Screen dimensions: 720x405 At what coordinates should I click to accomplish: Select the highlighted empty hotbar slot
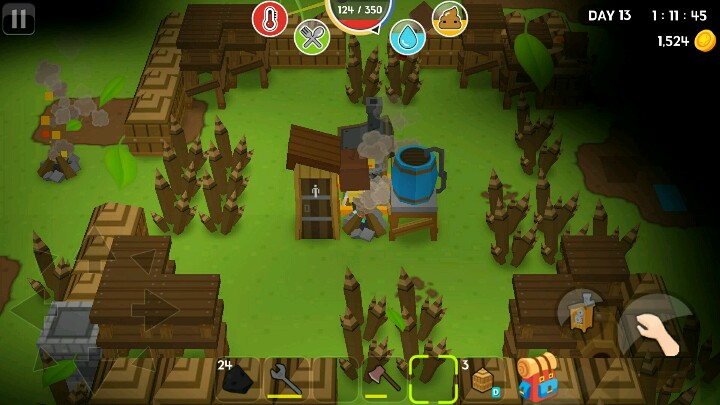[x=433, y=379]
